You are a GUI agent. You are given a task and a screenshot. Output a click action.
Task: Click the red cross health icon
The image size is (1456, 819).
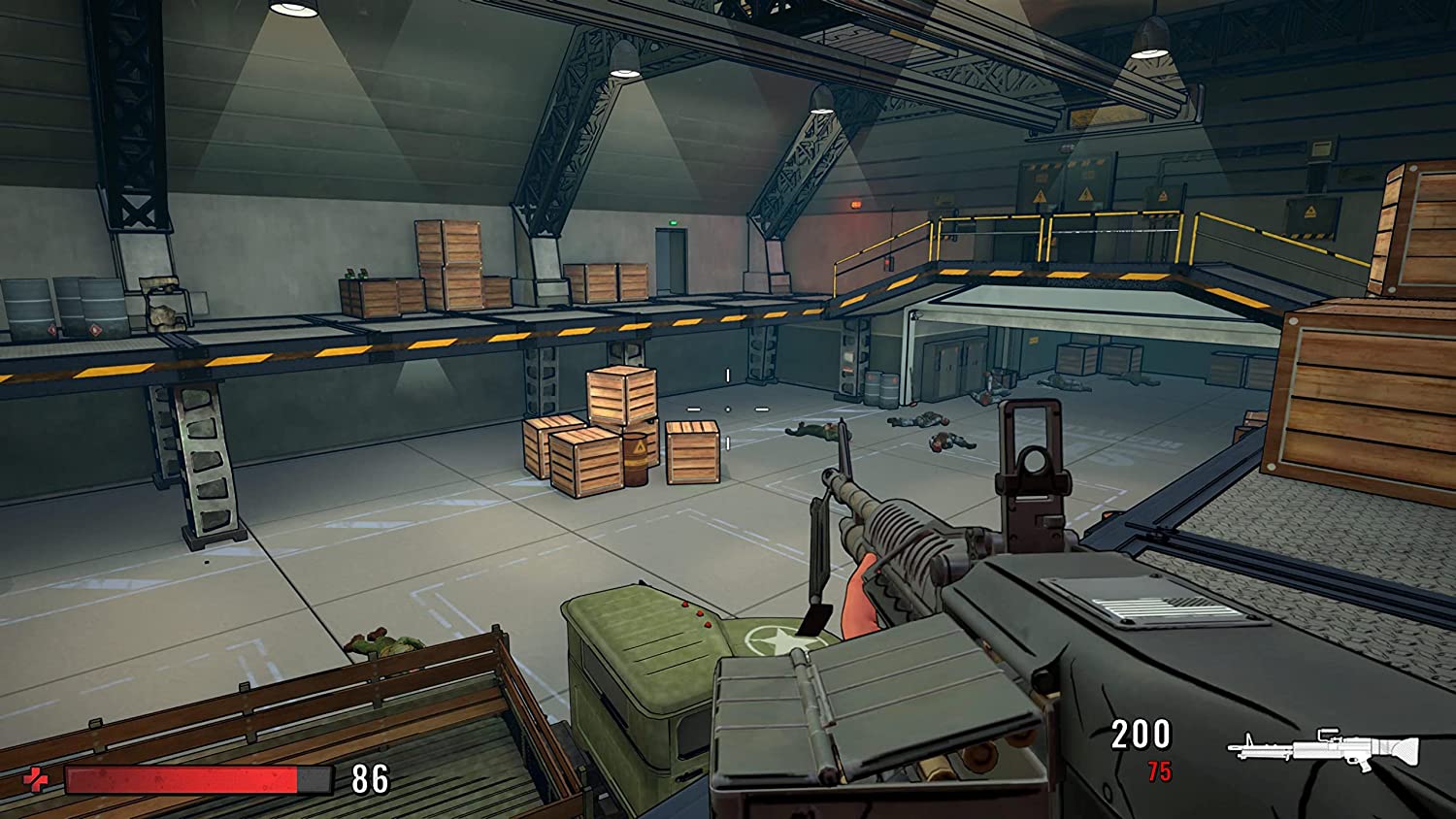(35, 779)
